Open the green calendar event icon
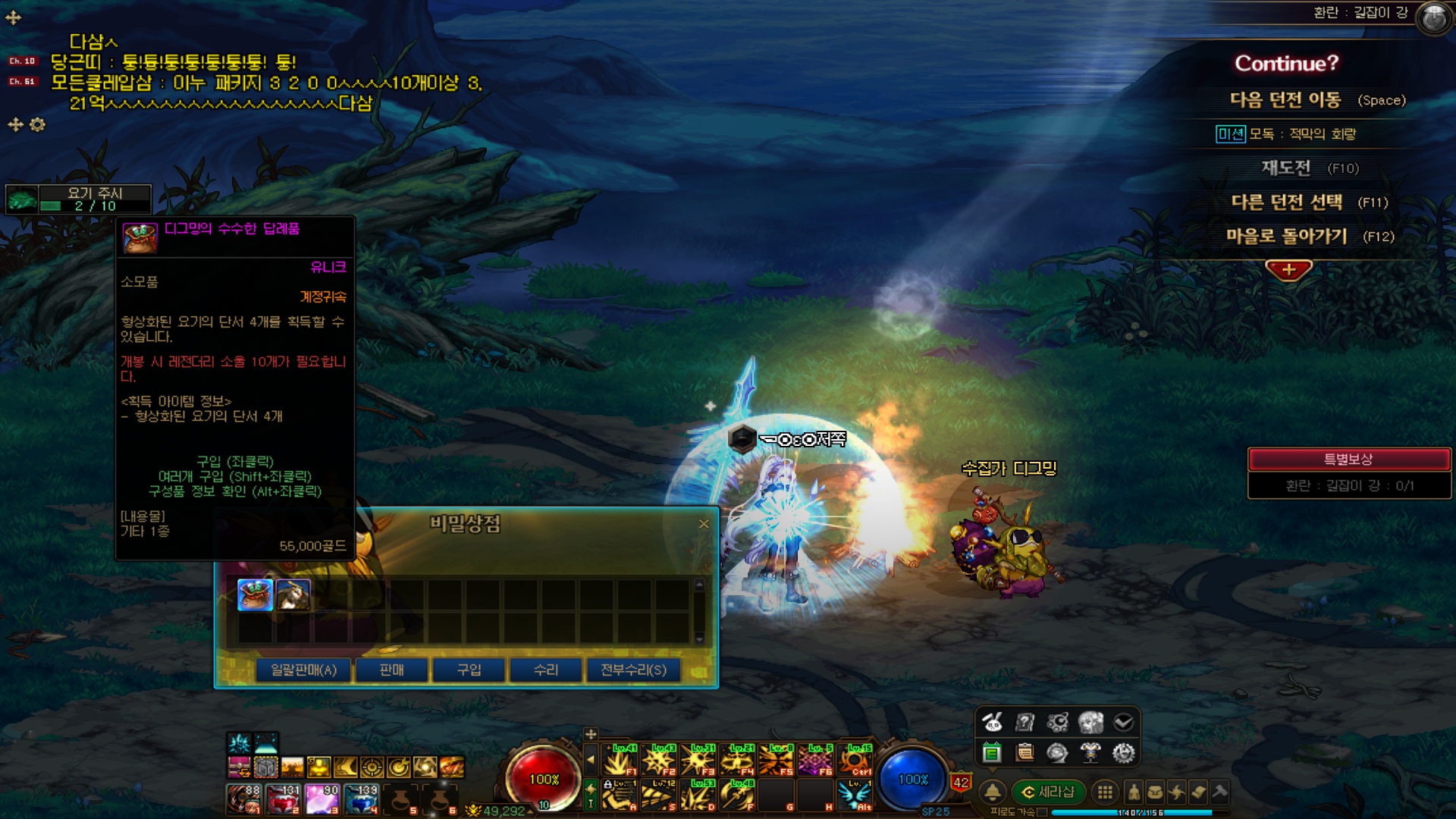This screenshot has height=819, width=1456. [x=991, y=753]
